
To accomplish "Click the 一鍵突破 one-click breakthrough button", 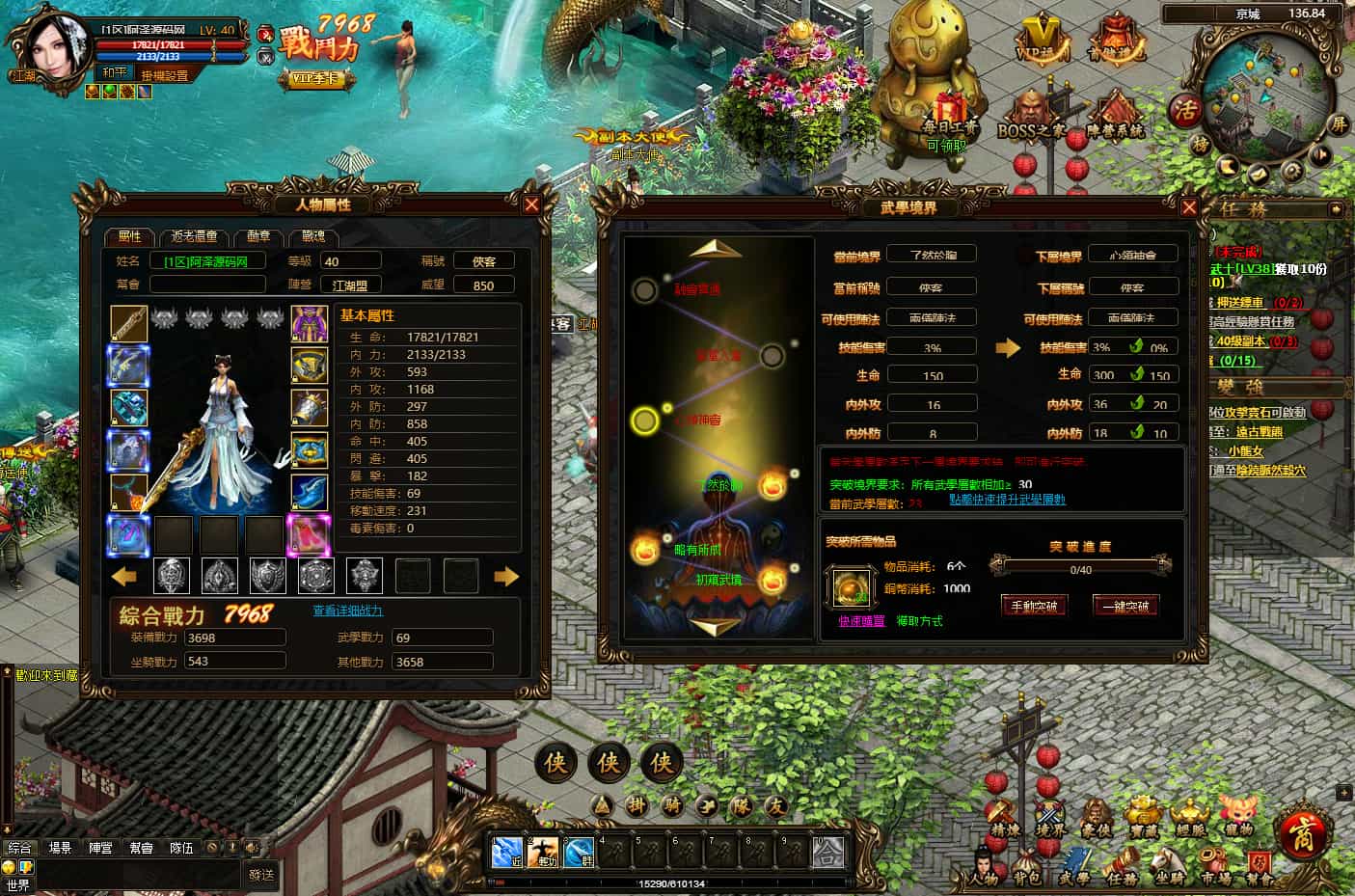I will point(1125,606).
